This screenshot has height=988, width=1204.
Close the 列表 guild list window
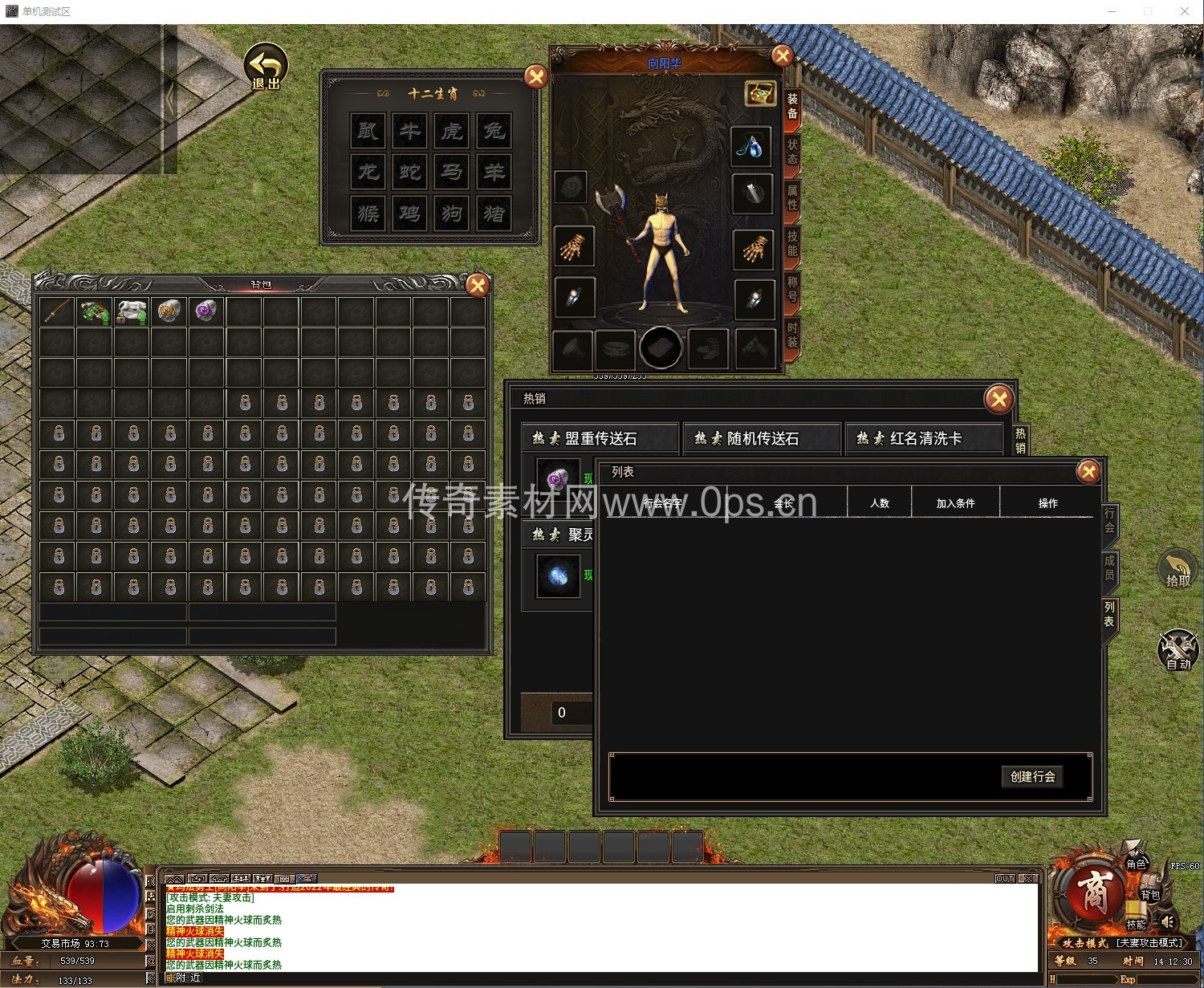coord(1088,471)
